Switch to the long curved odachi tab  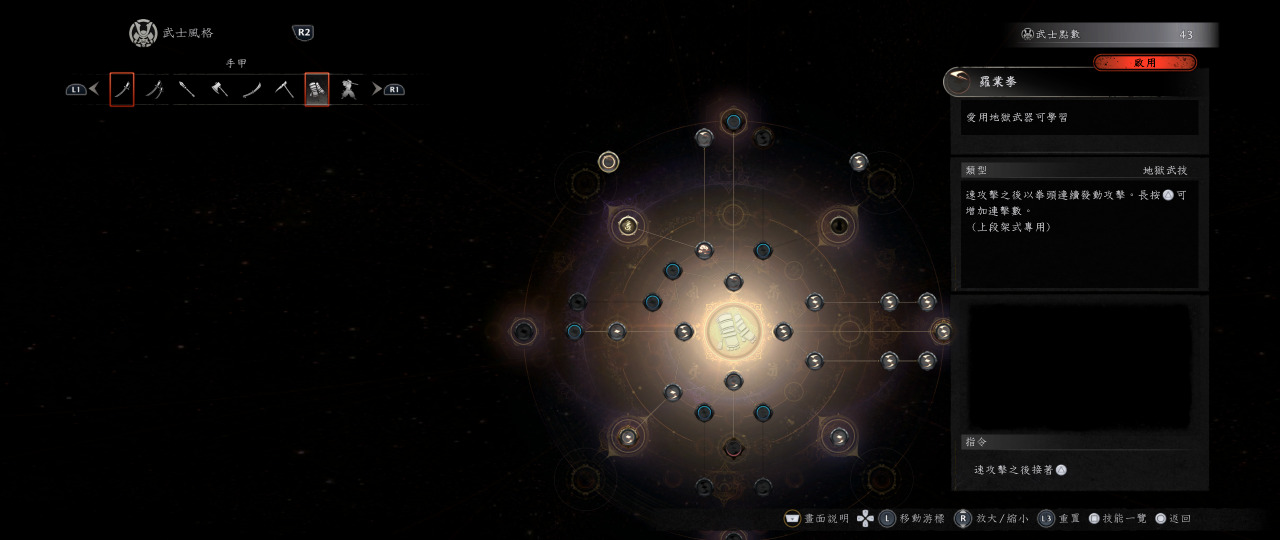pyautogui.click(x=252, y=90)
